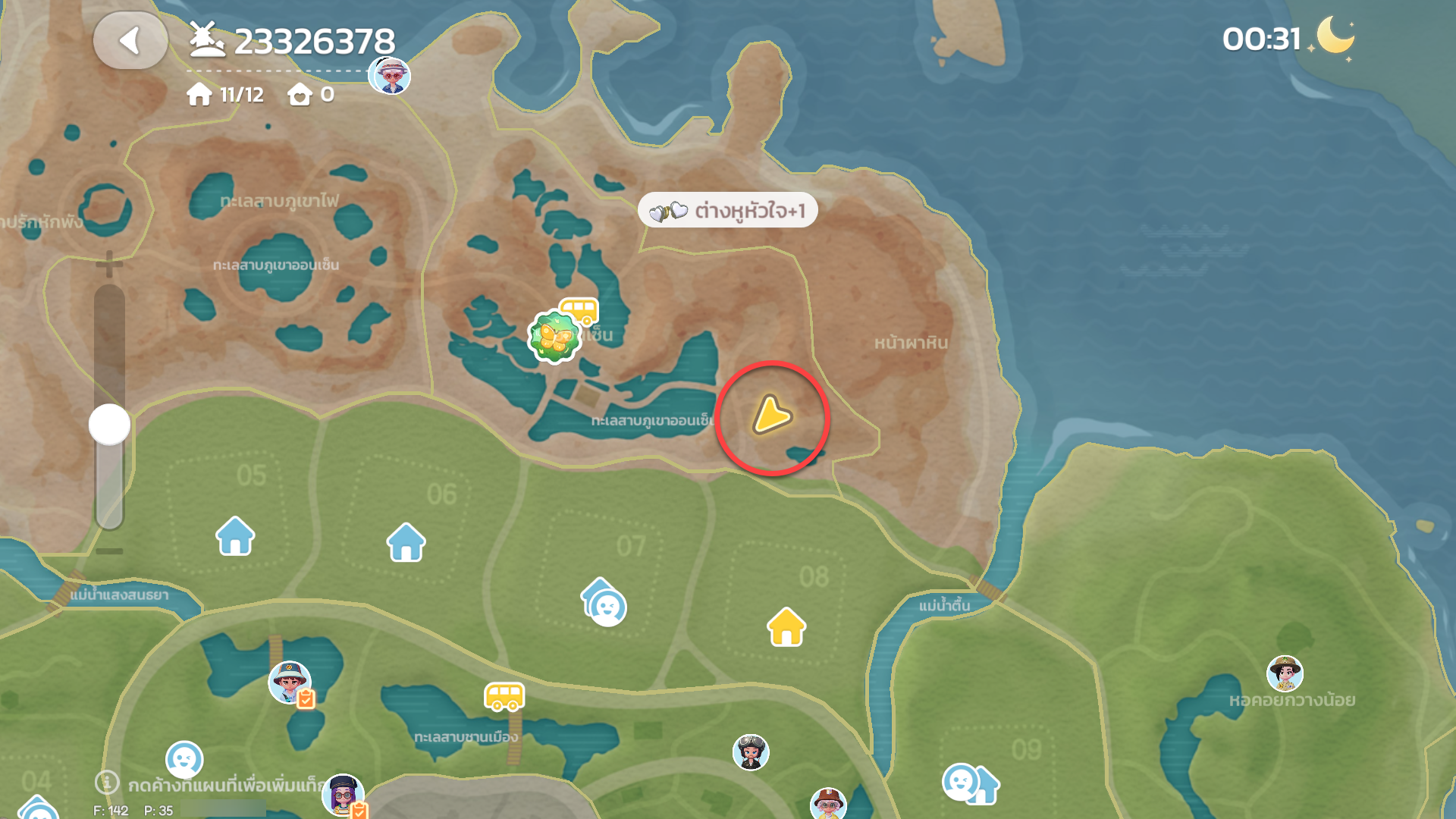
Task: Click the yellow player arrow marker
Action: (771, 416)
